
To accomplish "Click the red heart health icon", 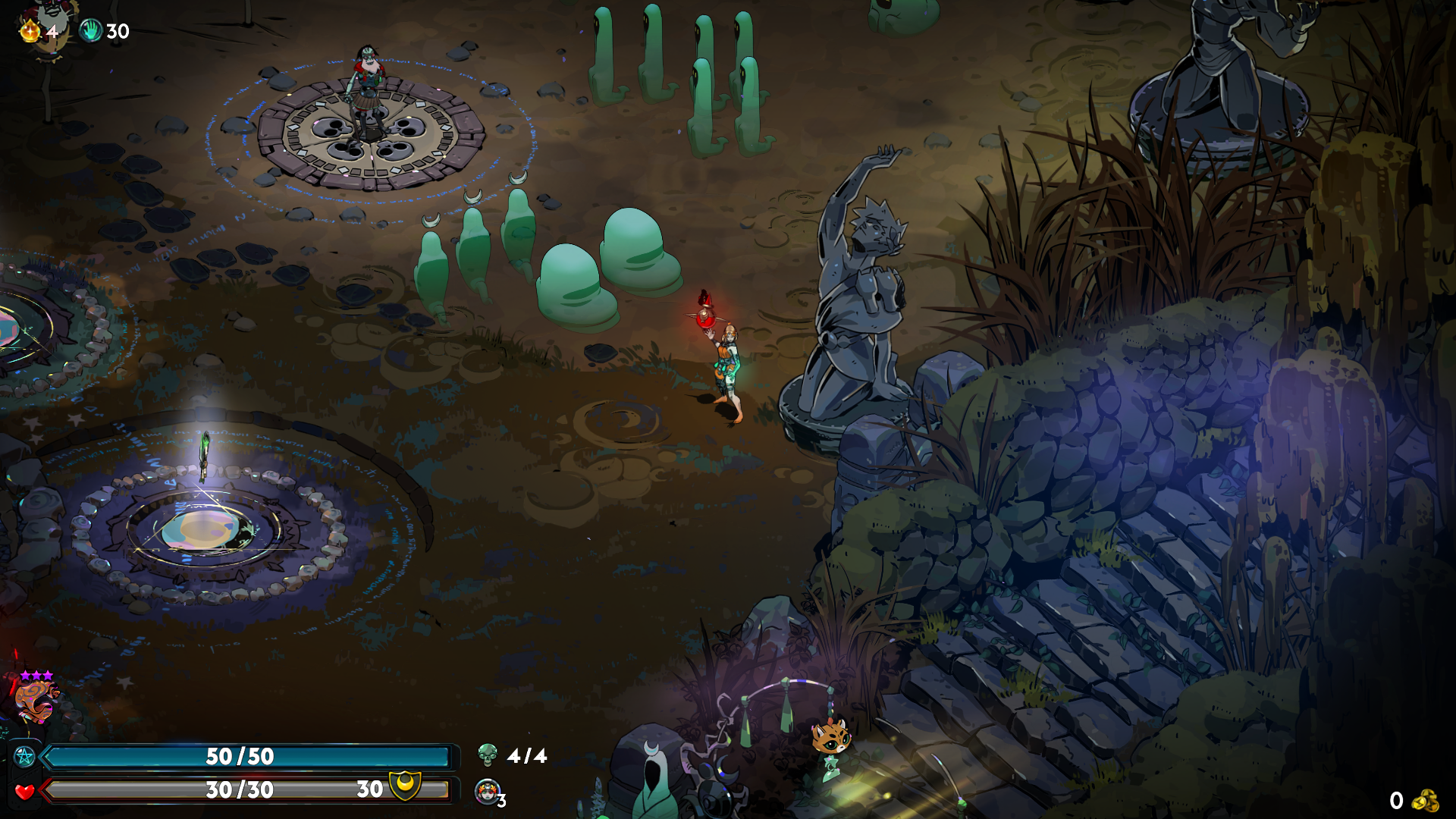I will click(x=25, y=792).
